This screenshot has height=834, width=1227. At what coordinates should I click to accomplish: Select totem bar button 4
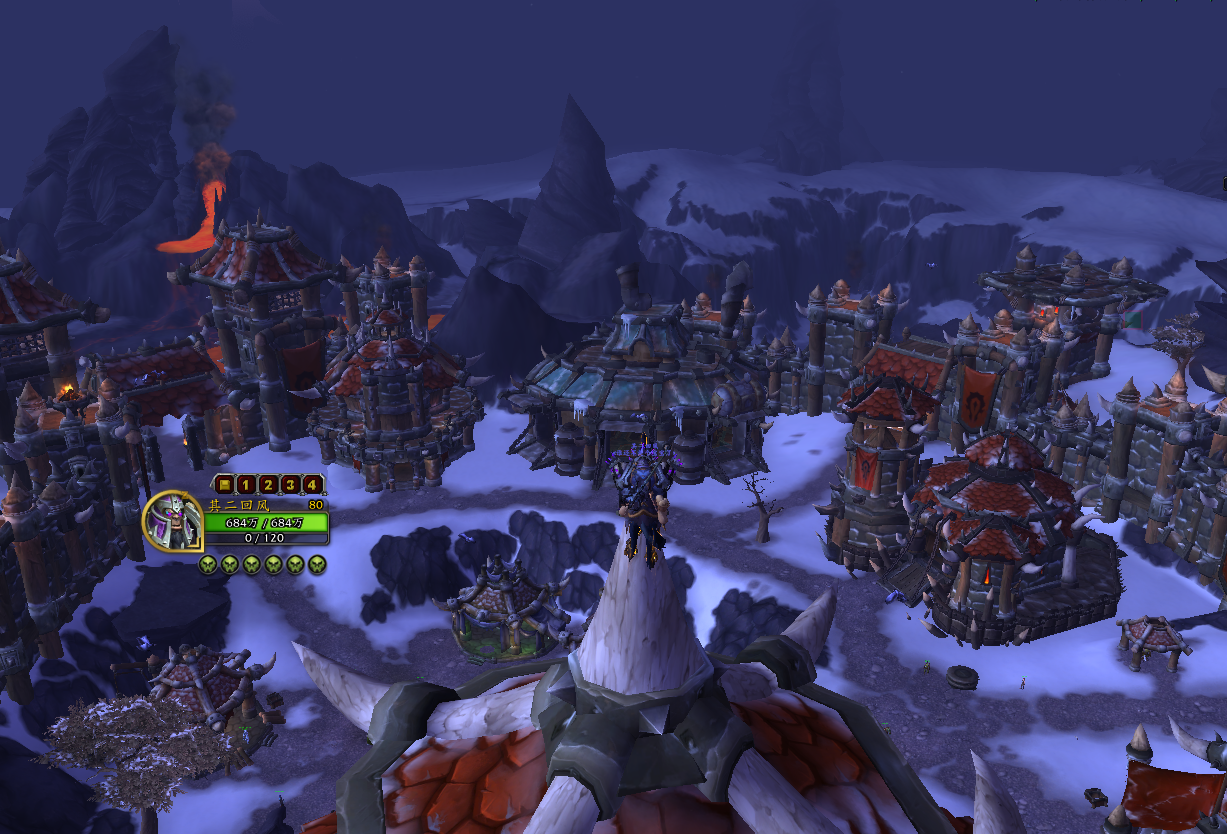pos(312,485)
